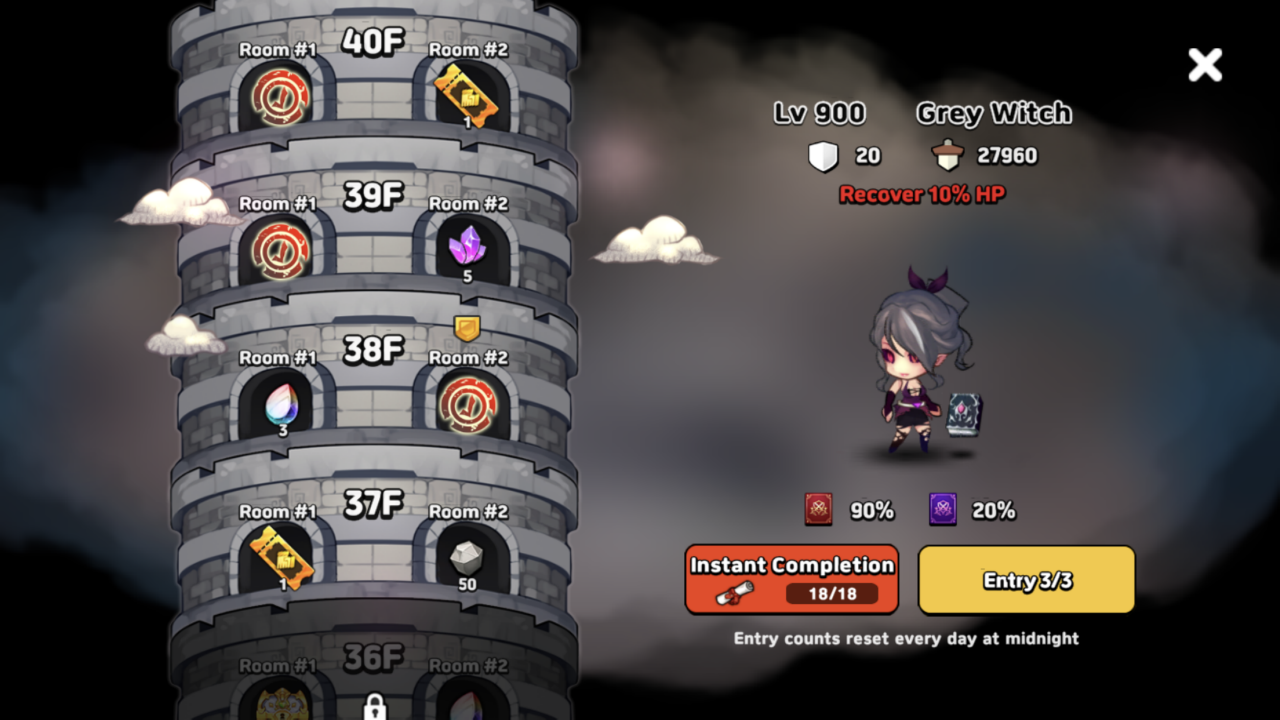Select the stone x50 reward in 37F Room #2
This screenshot has width=1280, height=720.
(x=466, y=556)
